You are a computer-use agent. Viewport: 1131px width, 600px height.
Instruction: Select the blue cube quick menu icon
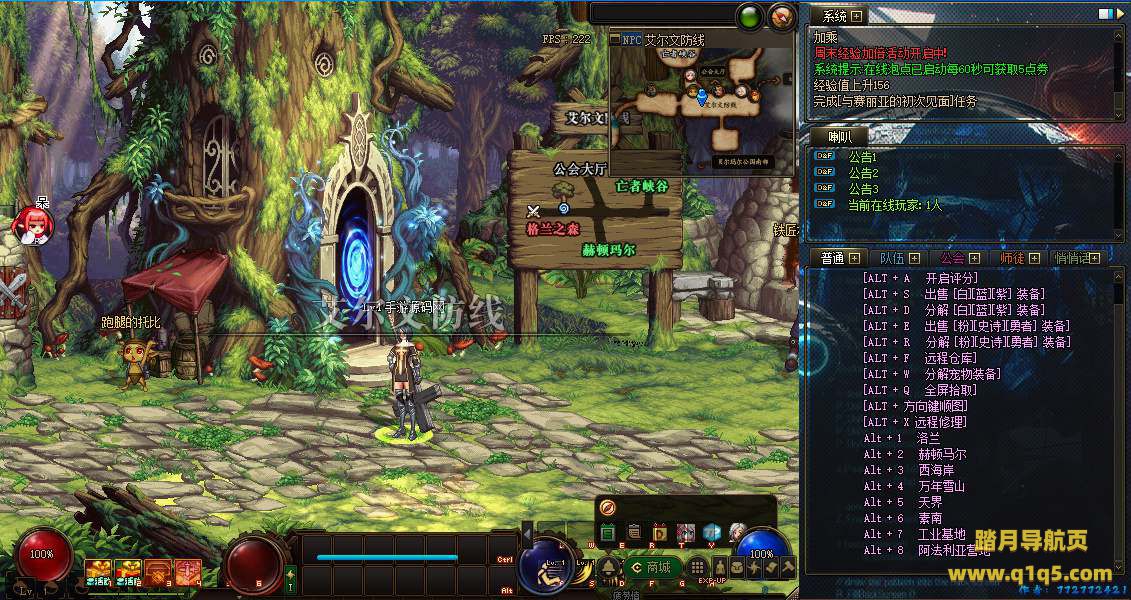pyautogui.click(x=711, y=532)
